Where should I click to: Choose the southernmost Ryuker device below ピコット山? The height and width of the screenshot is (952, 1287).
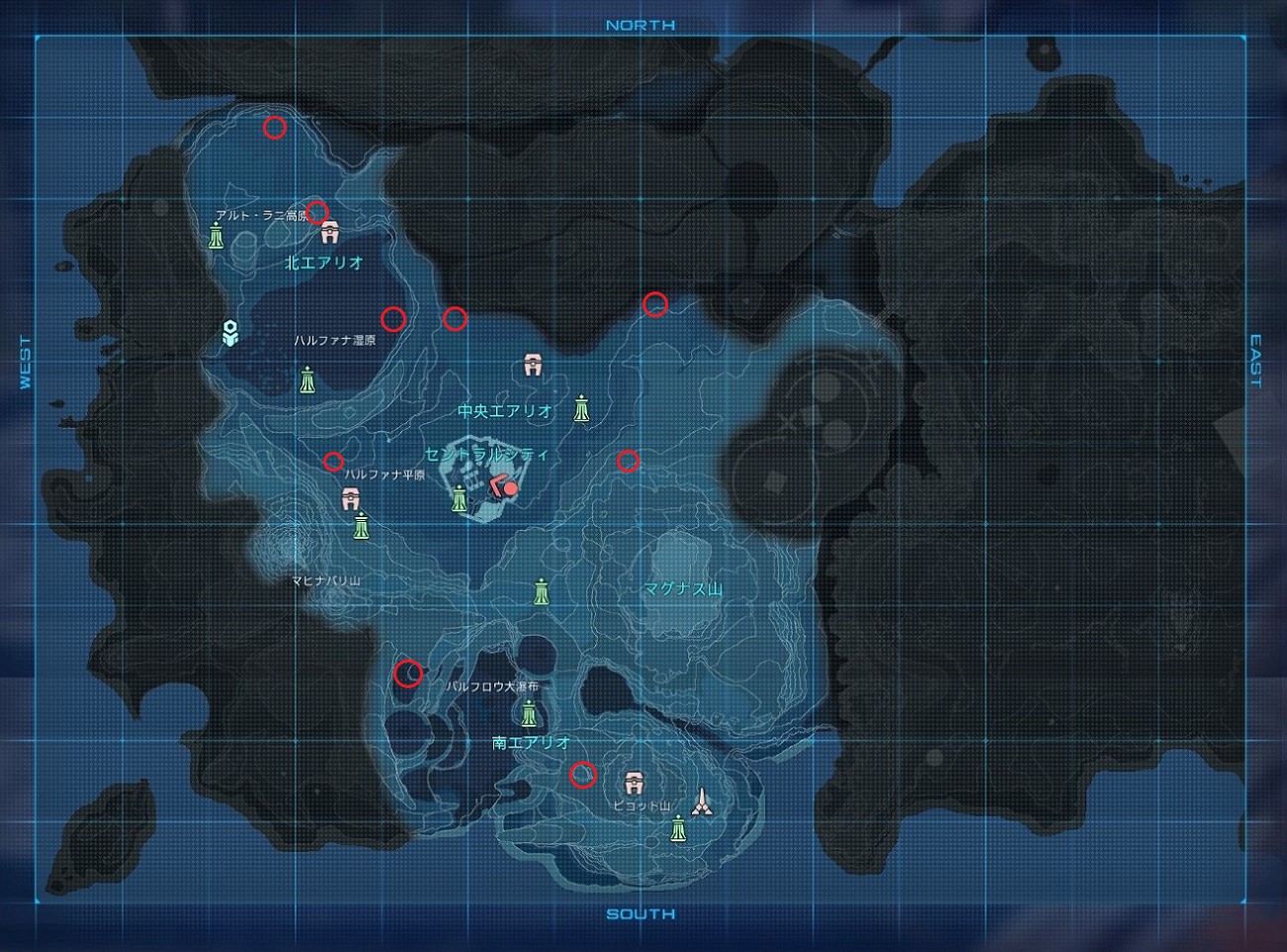(x=678, y=828)
